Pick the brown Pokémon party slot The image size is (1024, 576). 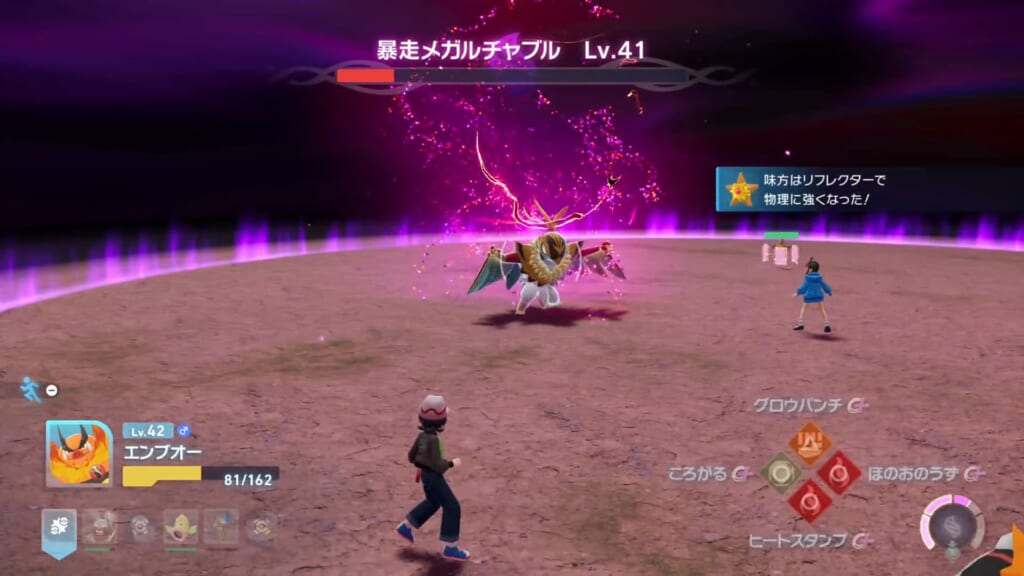[99, 527]
